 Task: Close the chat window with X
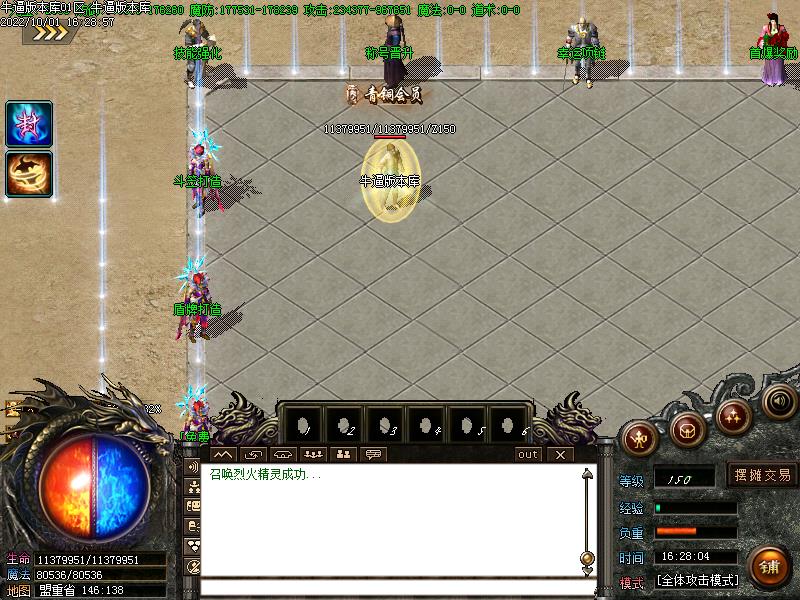(560, 454)
